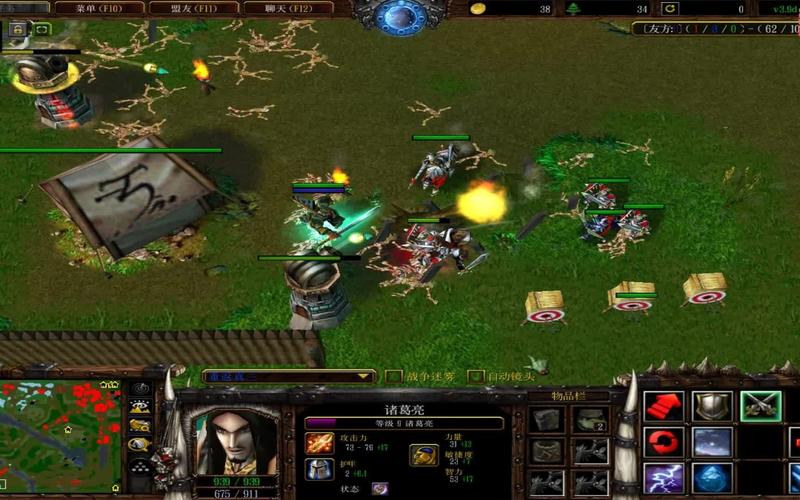Image resolution: width=800 pixels, height=500 pixels.
Task: Toggle the 战争迷雾 checkbox
Action: tap(393, 377)
